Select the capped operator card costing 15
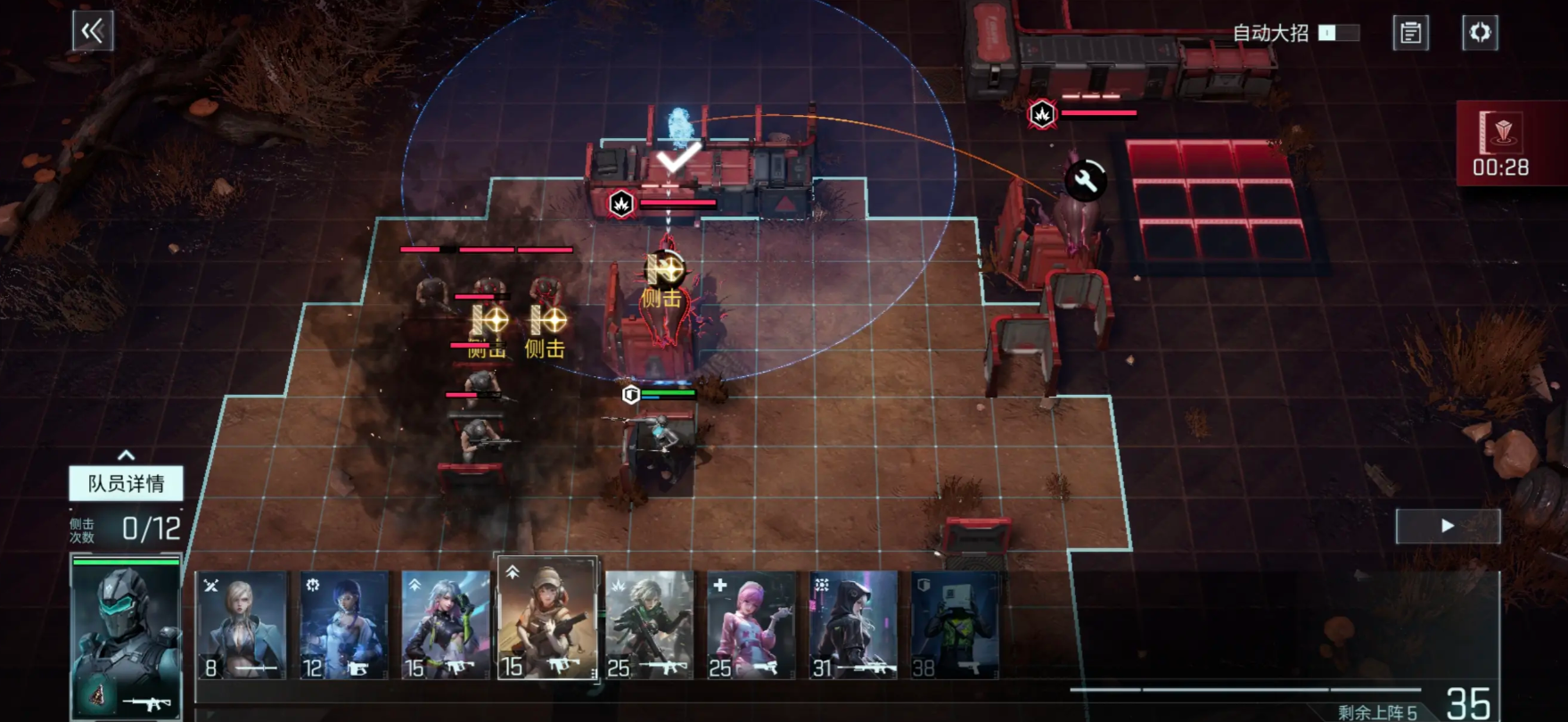 tap(547, 619)
